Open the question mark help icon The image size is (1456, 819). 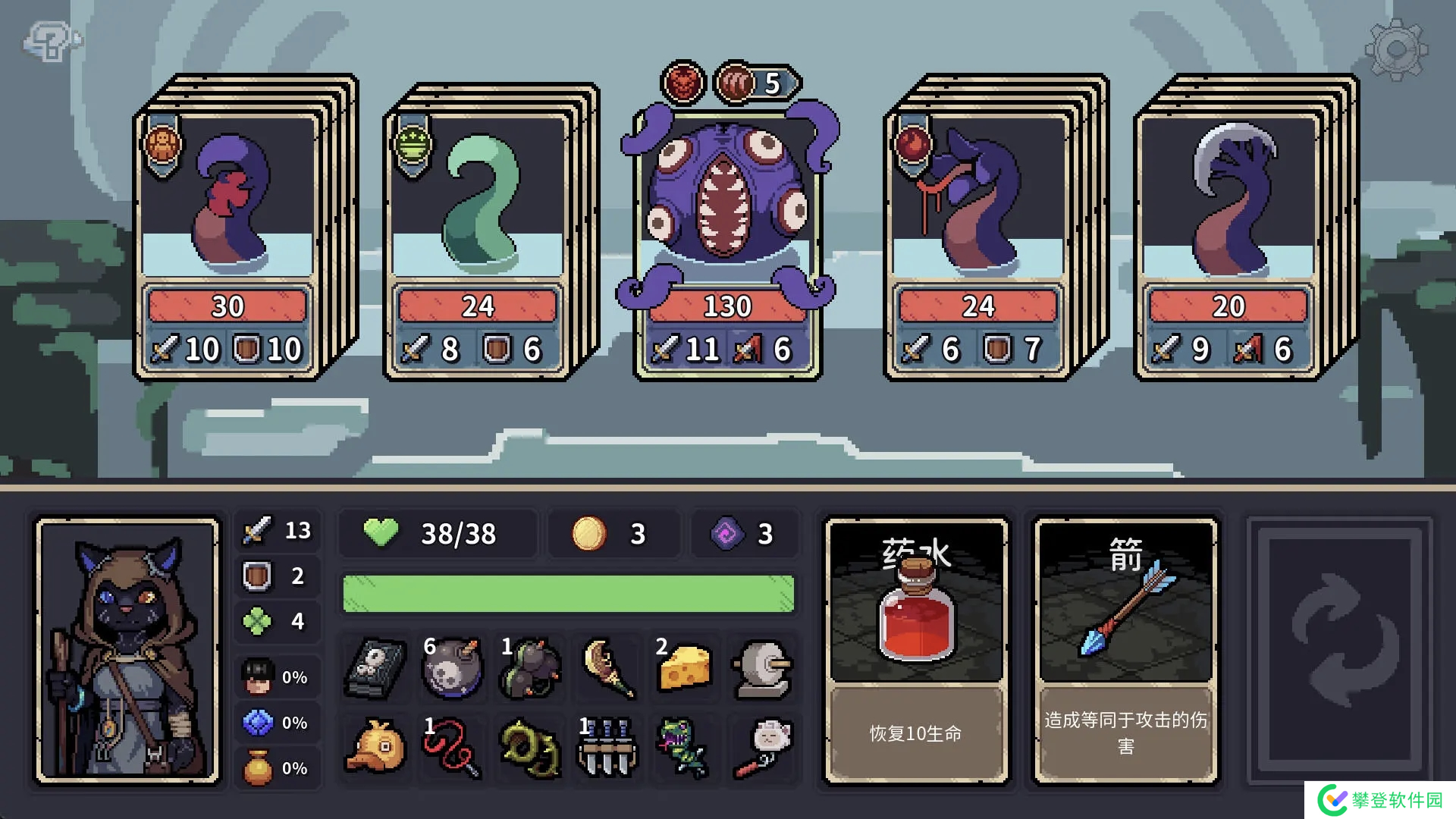50,41
